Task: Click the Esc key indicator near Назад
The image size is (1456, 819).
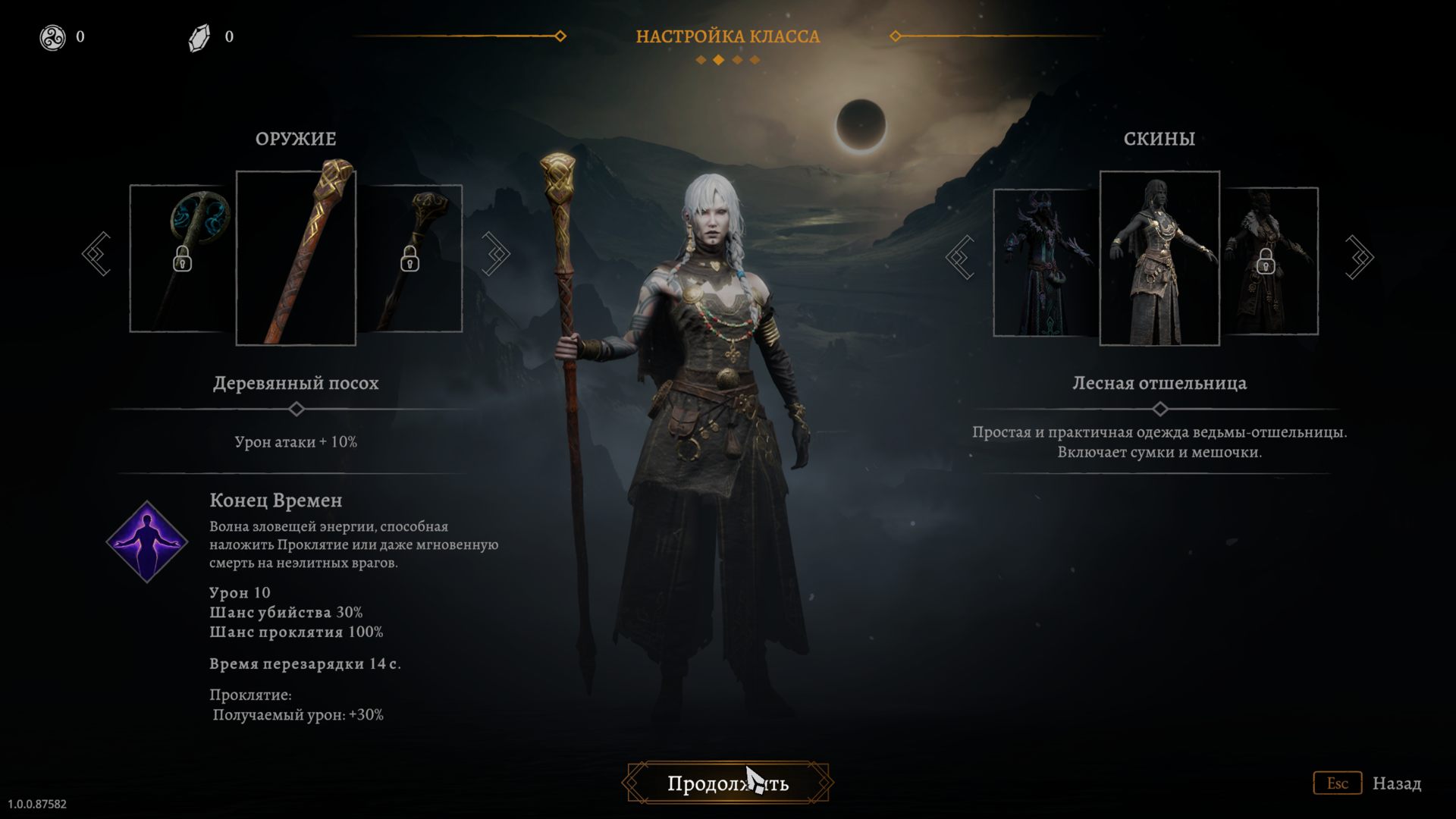Action: [1339, 783]
